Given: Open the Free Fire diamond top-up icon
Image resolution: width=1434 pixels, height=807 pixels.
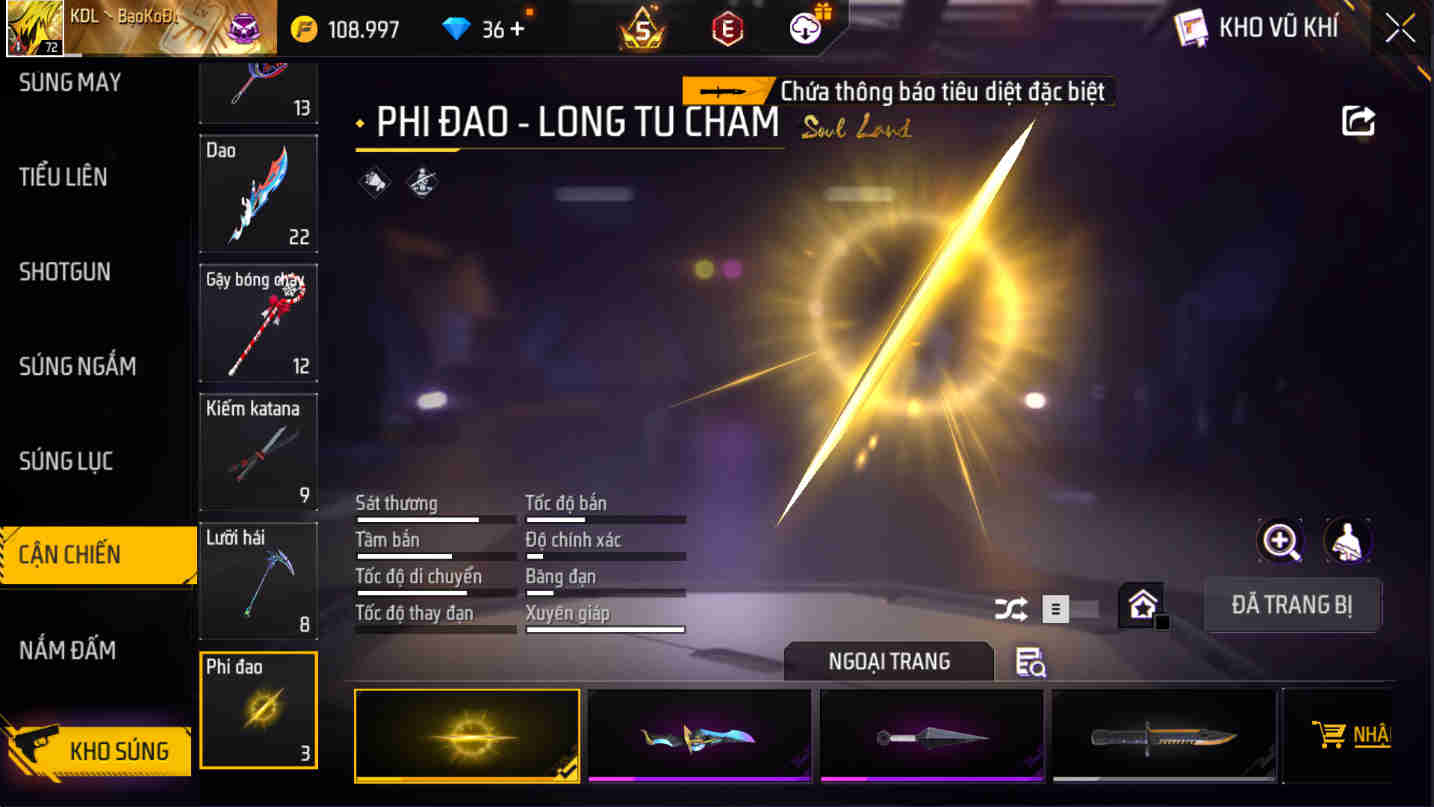Looking at the screenshot, I should [456, 27].
